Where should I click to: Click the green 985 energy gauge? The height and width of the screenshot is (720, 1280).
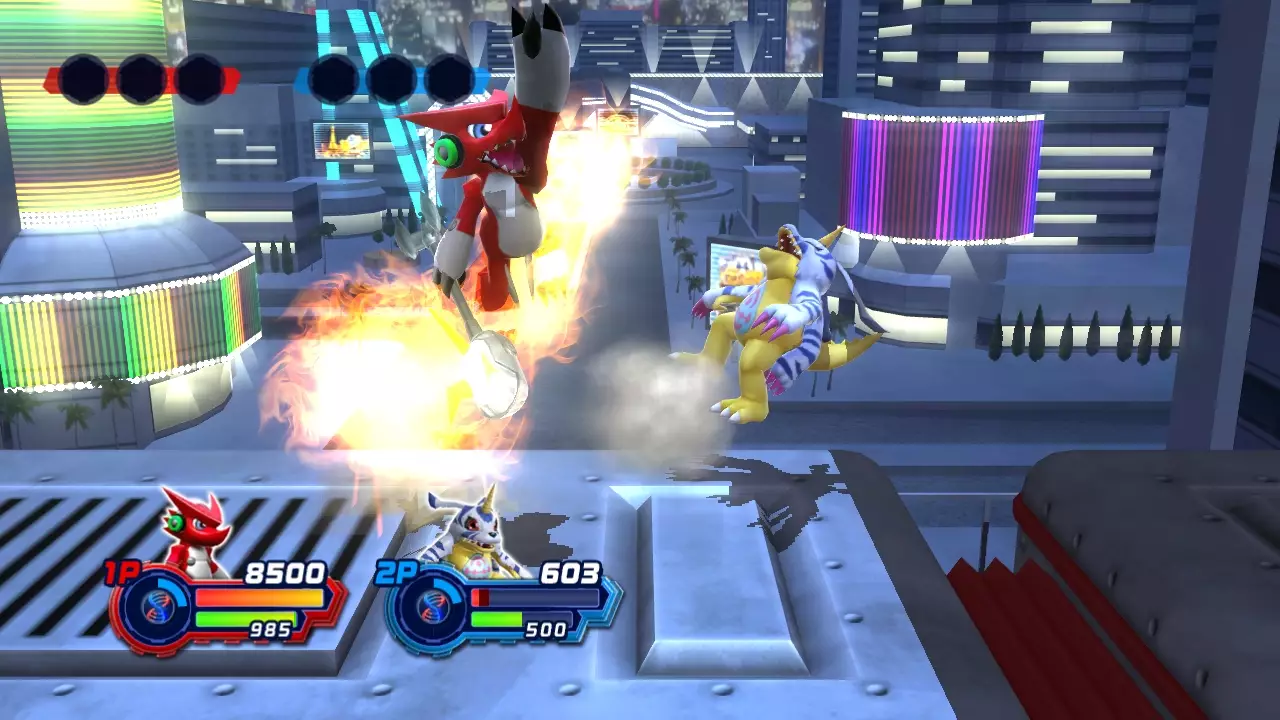(x=245, y=619)
